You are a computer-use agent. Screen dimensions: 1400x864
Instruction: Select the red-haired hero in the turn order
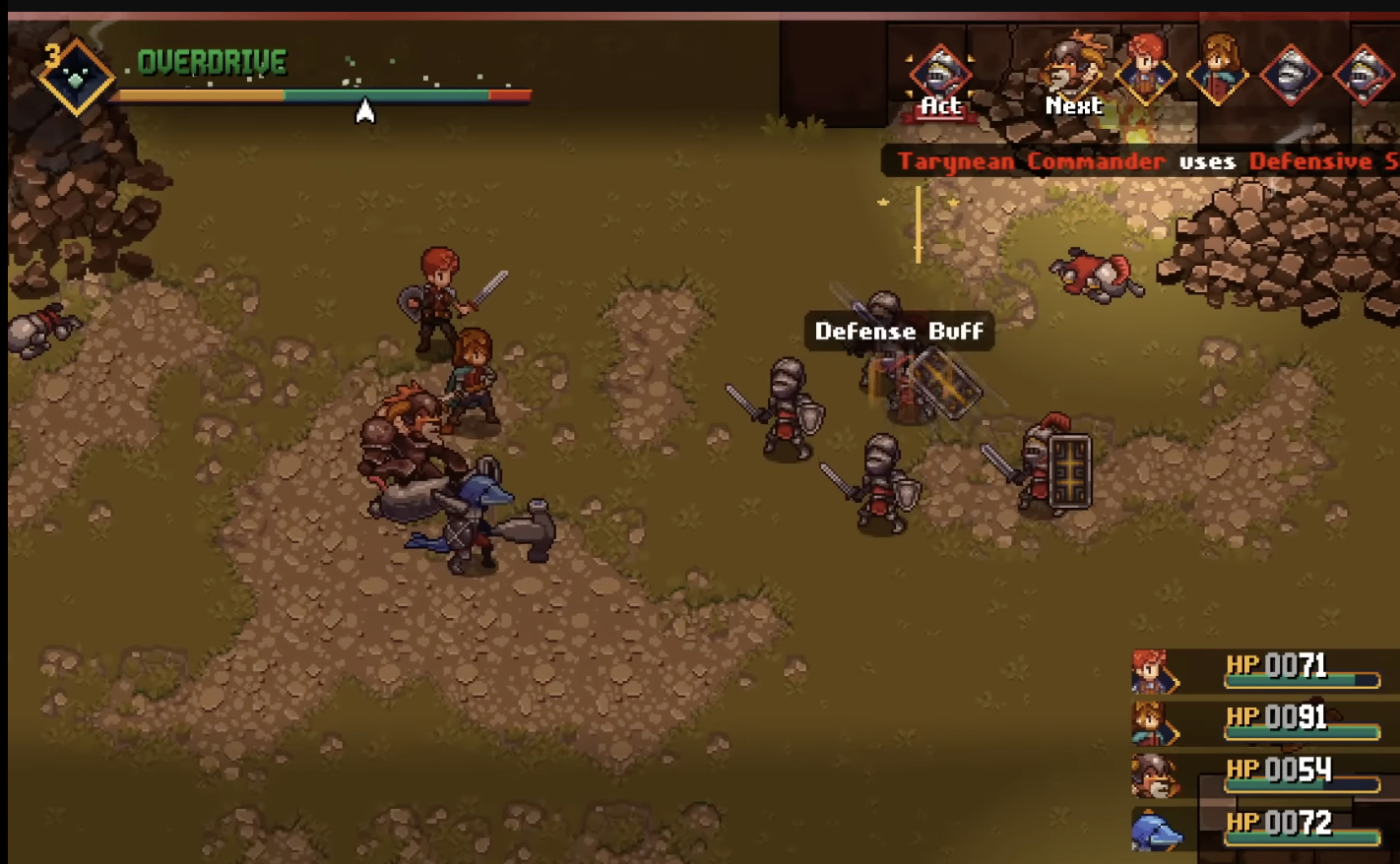(1146, 69)
